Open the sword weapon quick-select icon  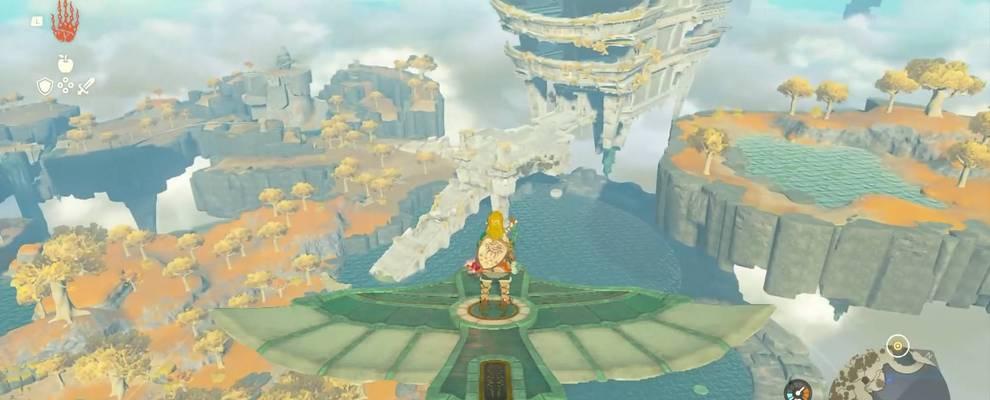coord(86,86)
